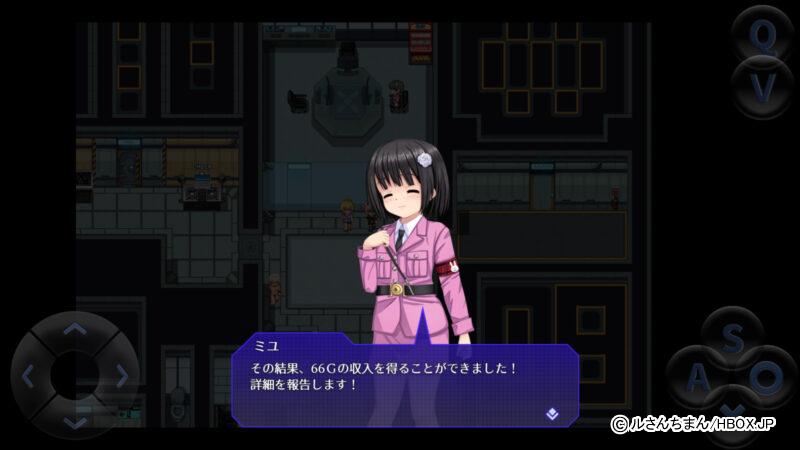This screenshot has height=450, width=800.
Task: Tap the D-pad down arrow
Action: (75, 421)
